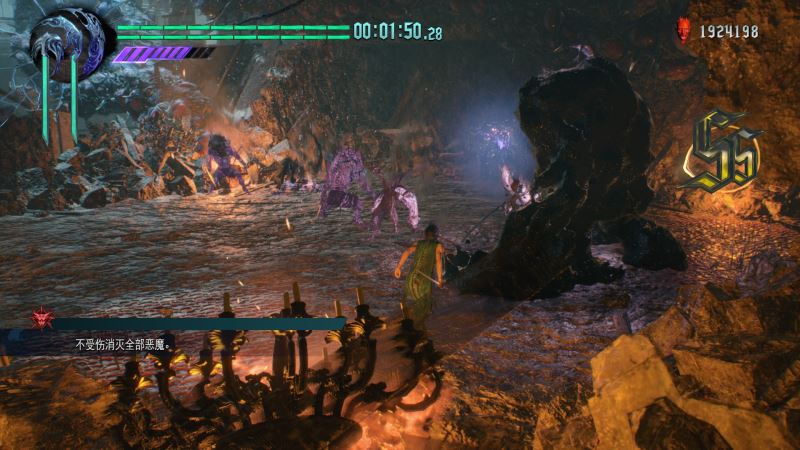Open the 不受伤消灭全部恶魔 objective tracker

pos(122,343)
